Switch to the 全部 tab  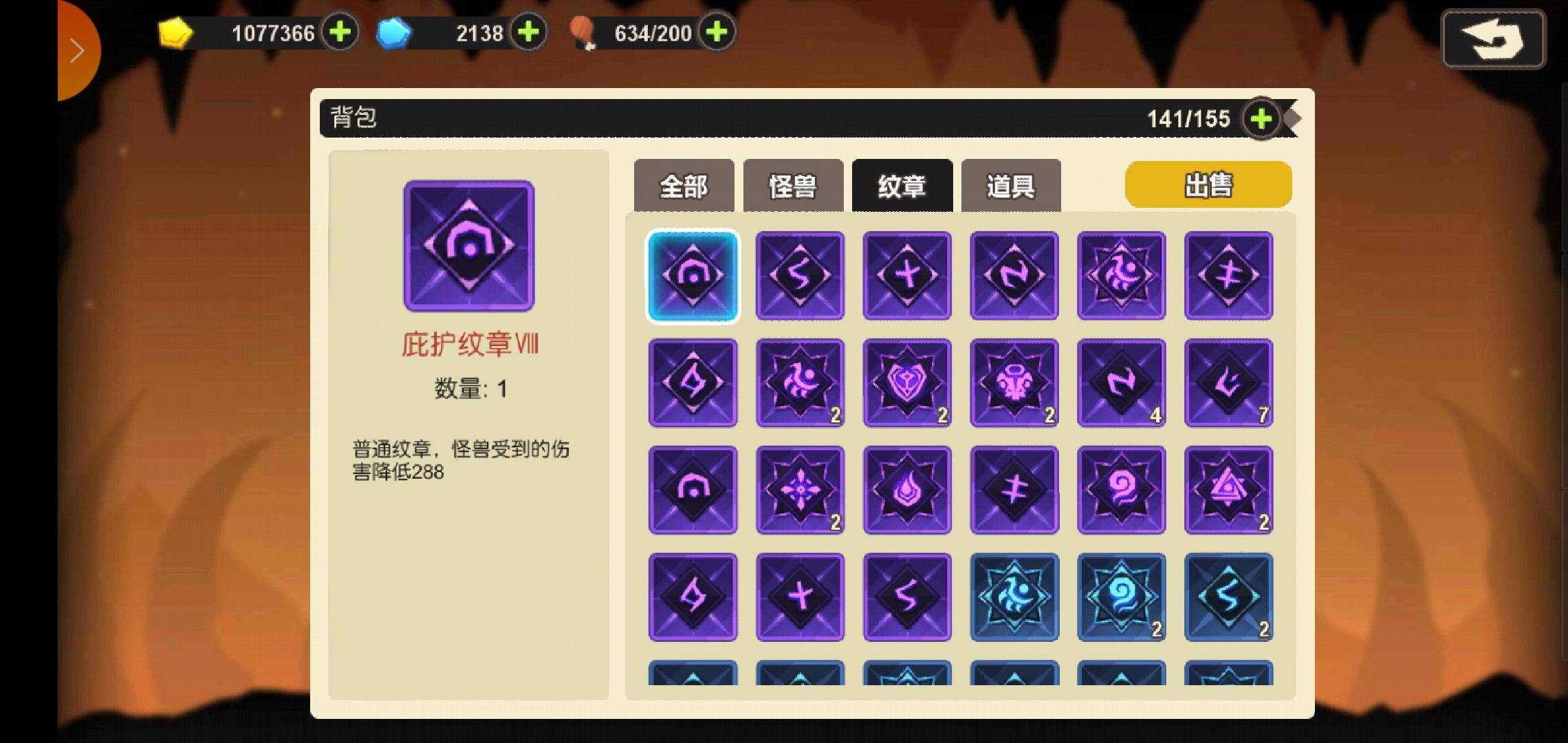click(x=684, y=184)
